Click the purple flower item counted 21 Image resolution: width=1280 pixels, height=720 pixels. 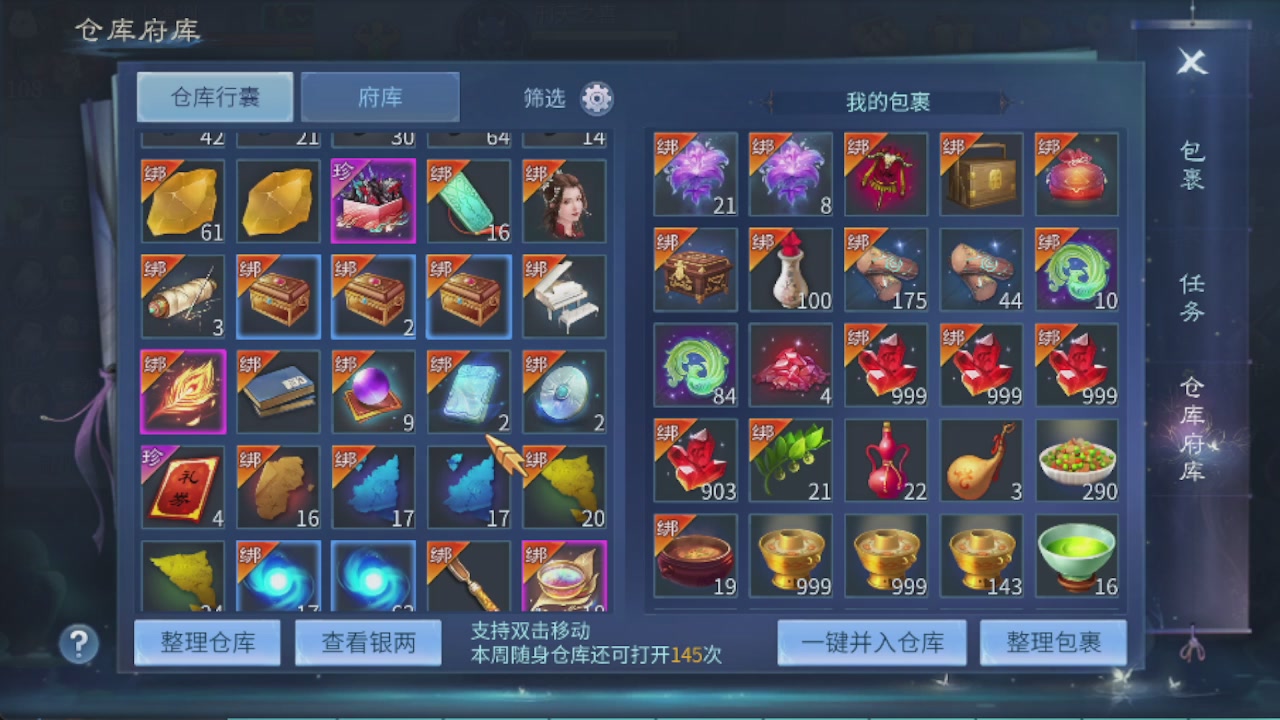pyautogui.click(x=695, y=175)
